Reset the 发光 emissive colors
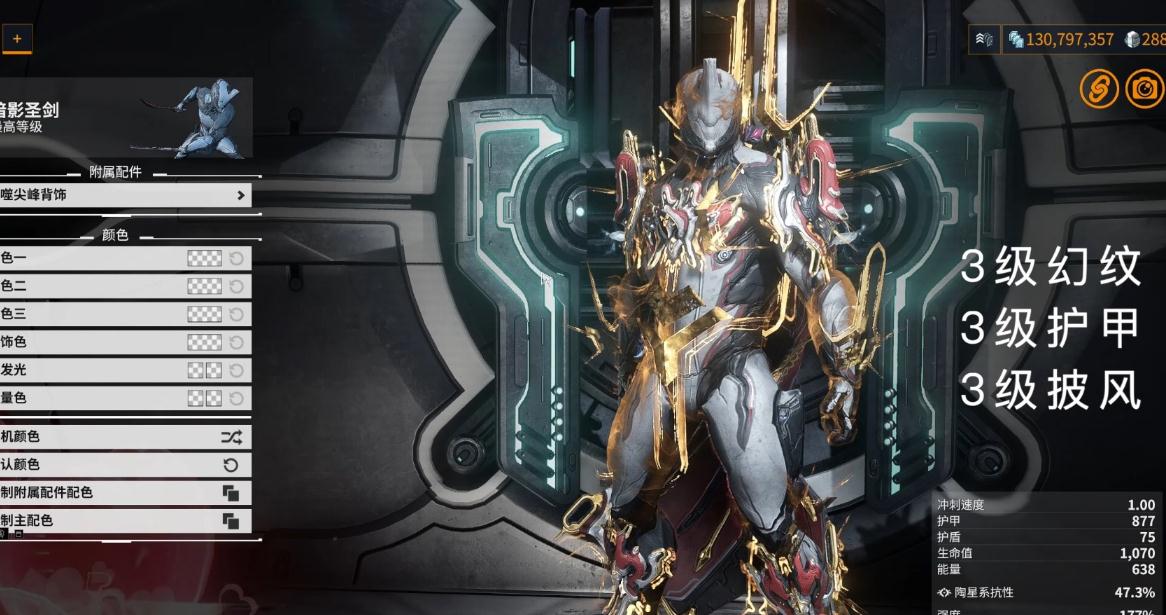1166x615 pixels. point(237,370)
